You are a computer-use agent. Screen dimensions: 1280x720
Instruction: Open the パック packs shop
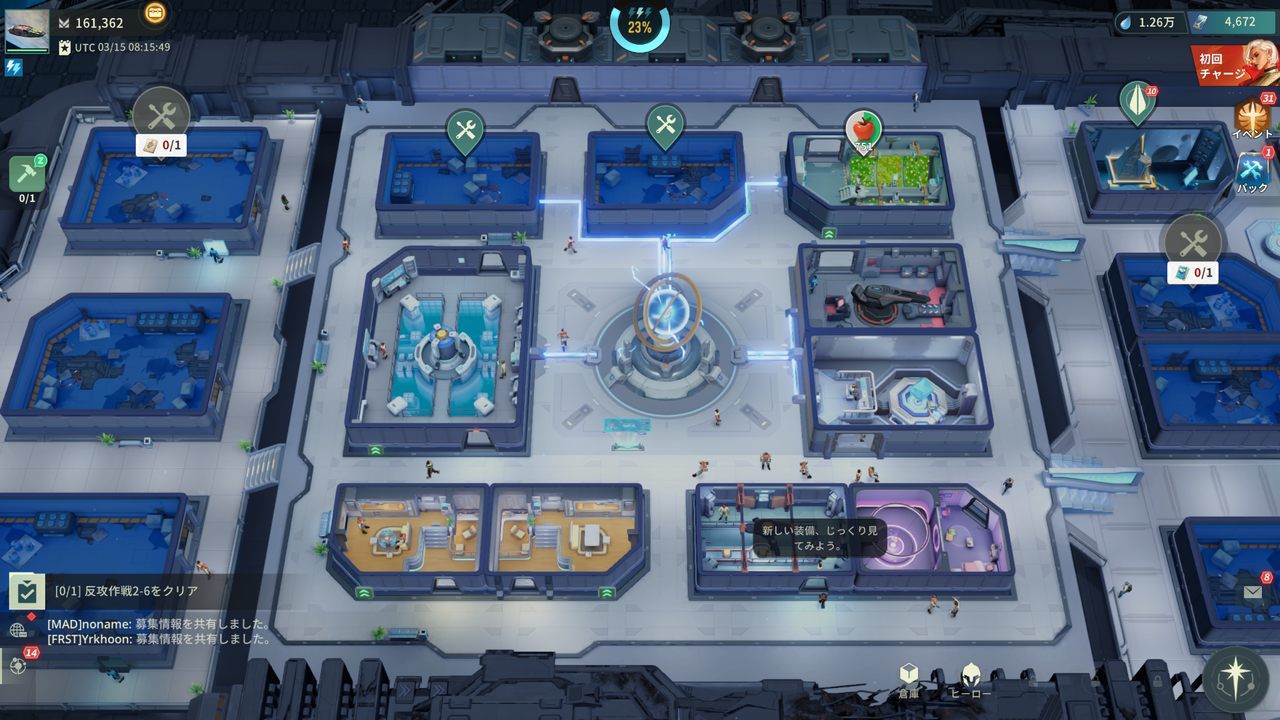click(x=1253, y=172)
